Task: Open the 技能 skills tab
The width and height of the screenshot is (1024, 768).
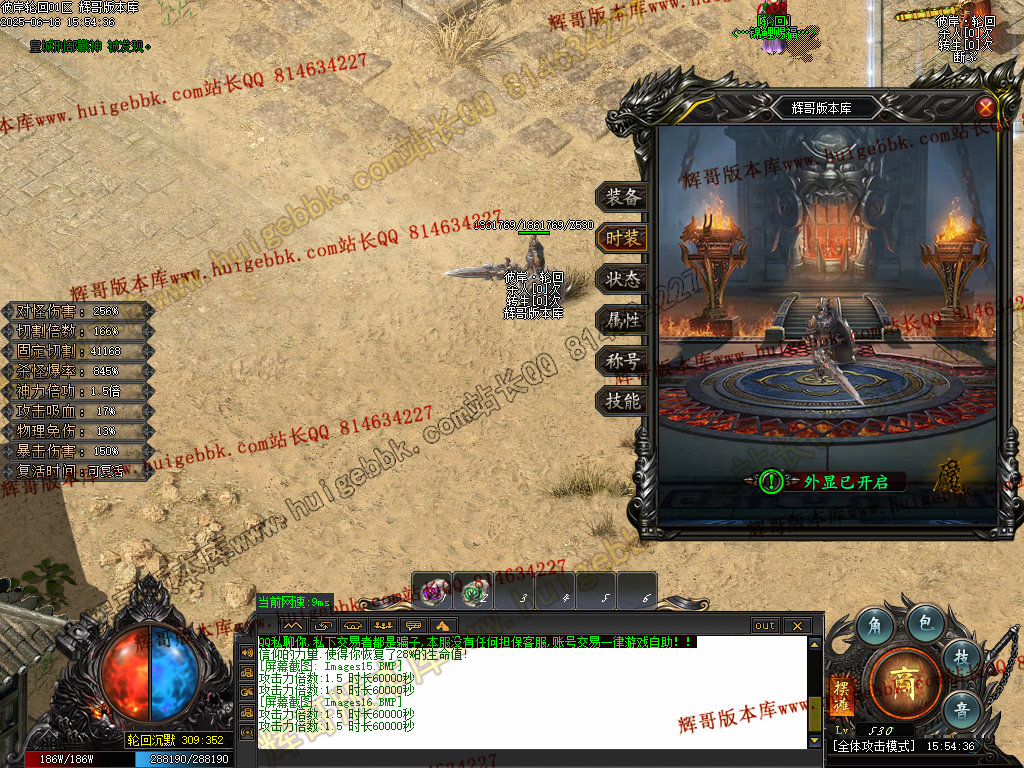Action: (x=622, y=402)
